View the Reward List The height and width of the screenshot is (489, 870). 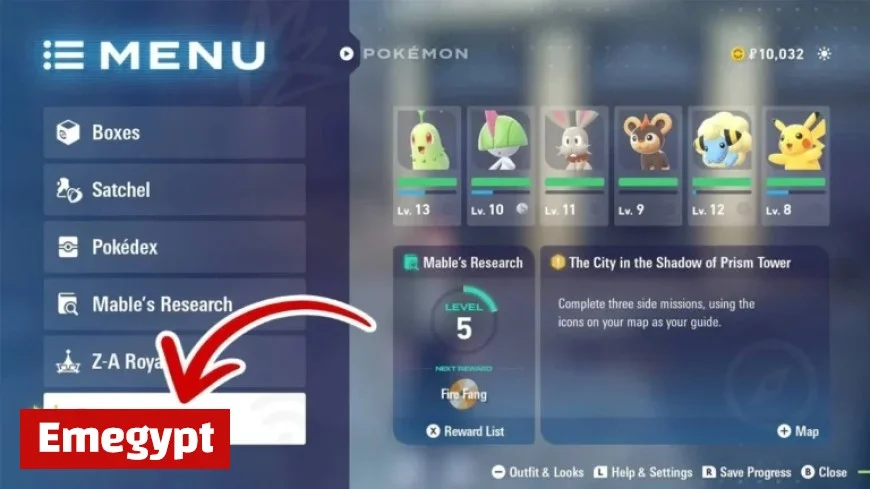tap(464, 431)
